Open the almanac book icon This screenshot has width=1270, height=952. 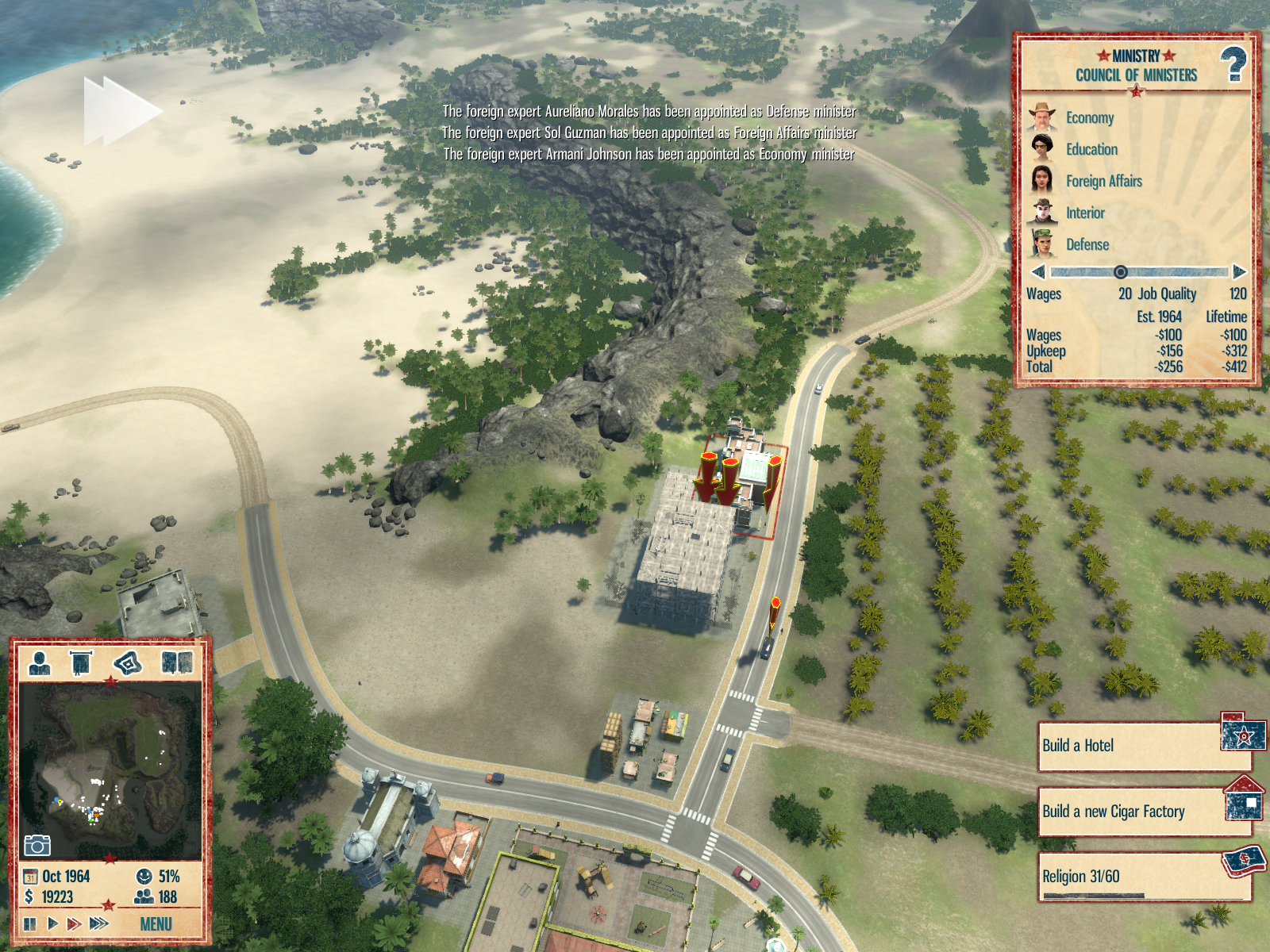(x=177, y=662)
